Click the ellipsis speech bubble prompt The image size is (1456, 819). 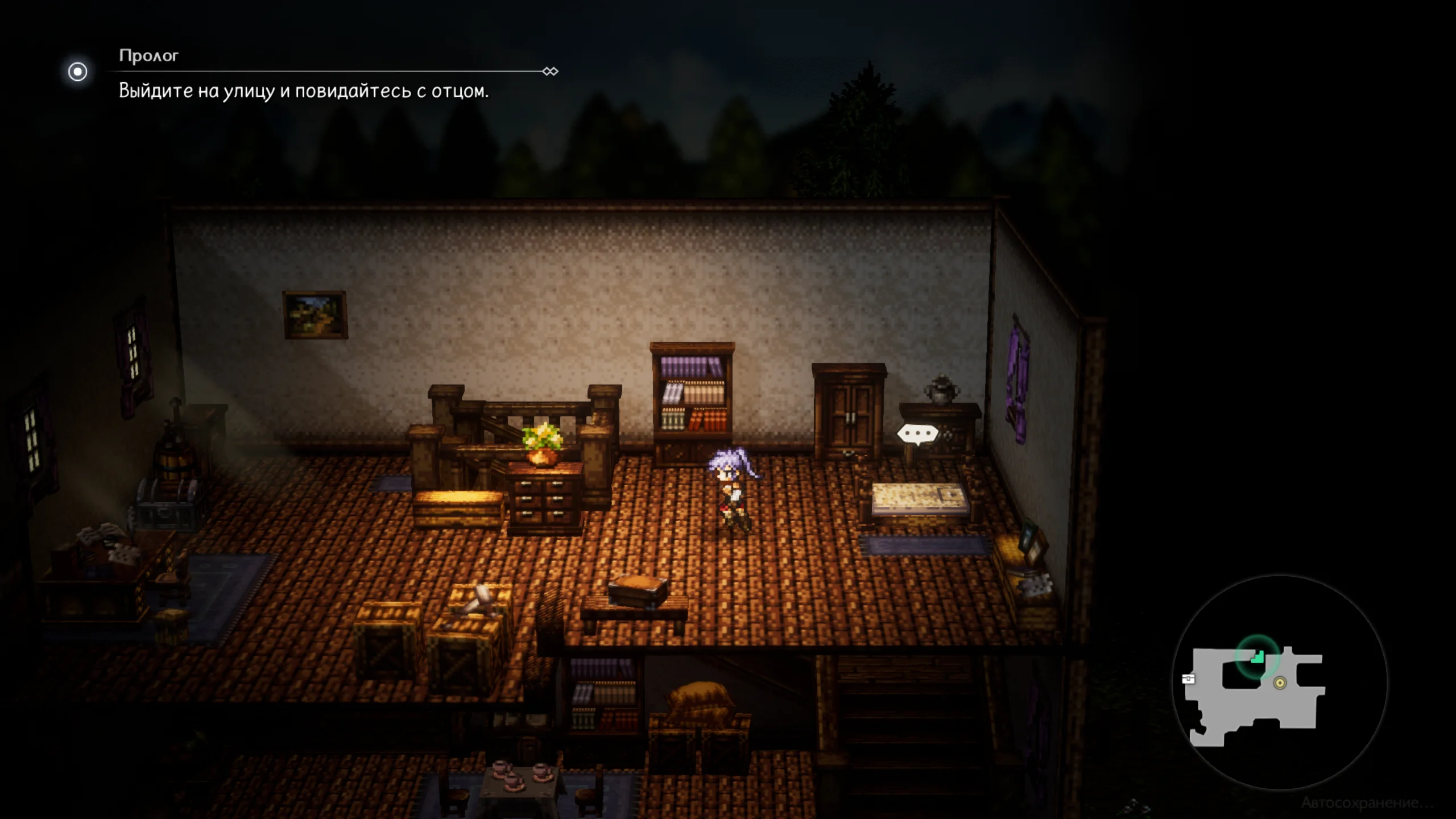point(917,435)
